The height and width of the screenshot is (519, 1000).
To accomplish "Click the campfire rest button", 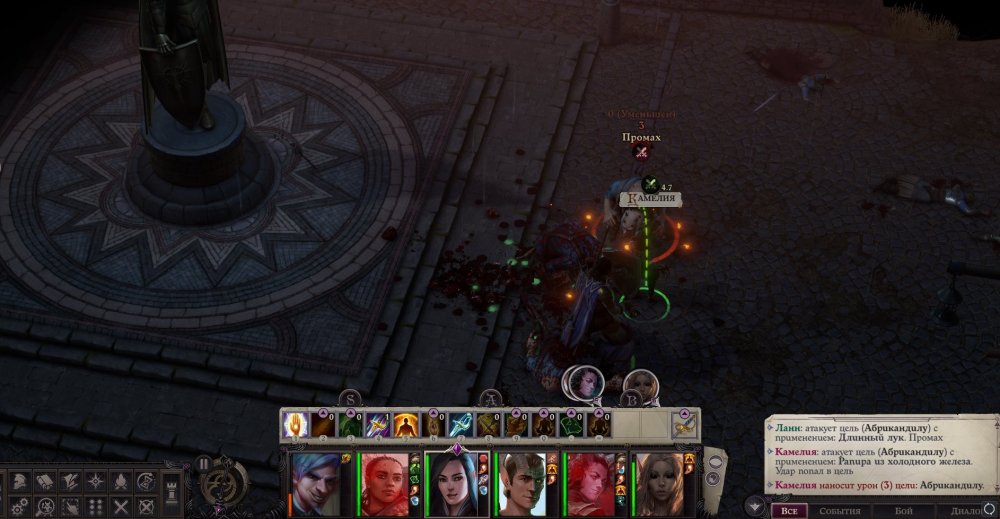I will pyautogui.click(x=120, y=481).
